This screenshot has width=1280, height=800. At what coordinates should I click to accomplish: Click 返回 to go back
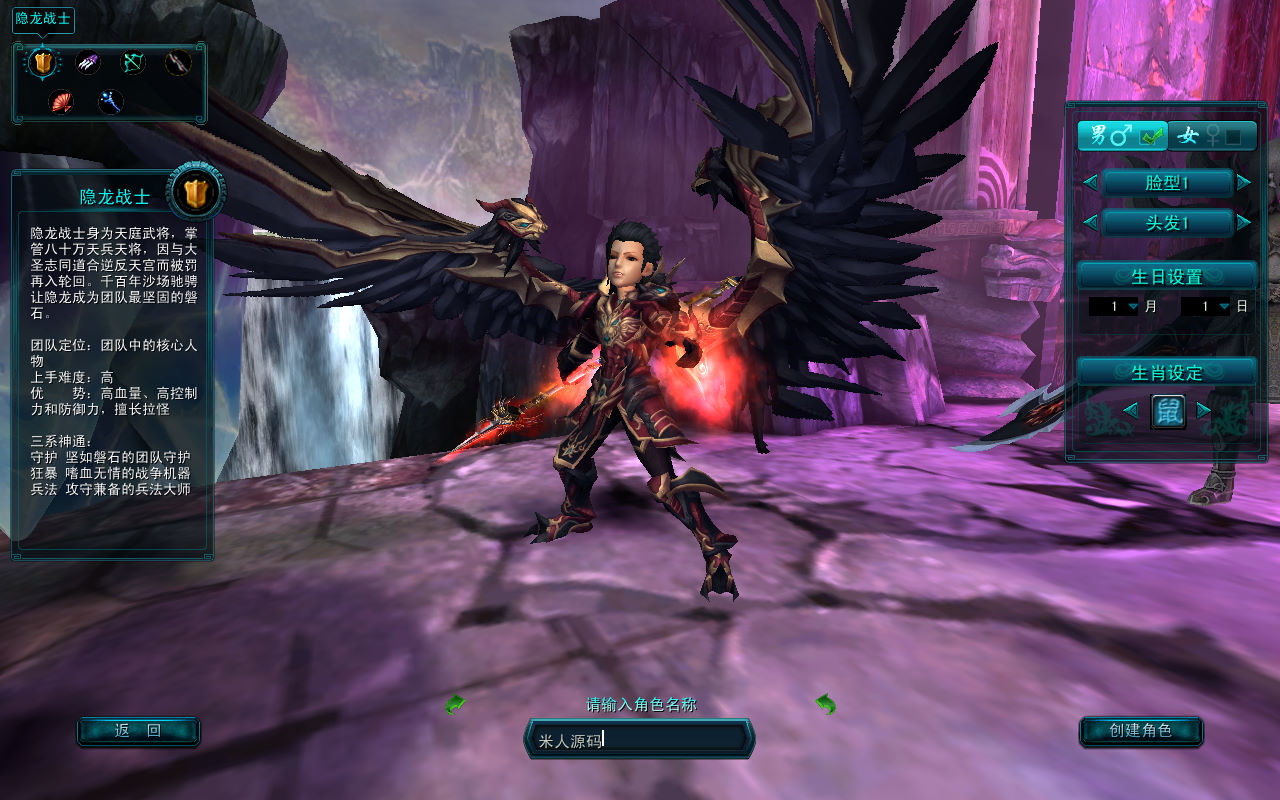click(138, 731)
